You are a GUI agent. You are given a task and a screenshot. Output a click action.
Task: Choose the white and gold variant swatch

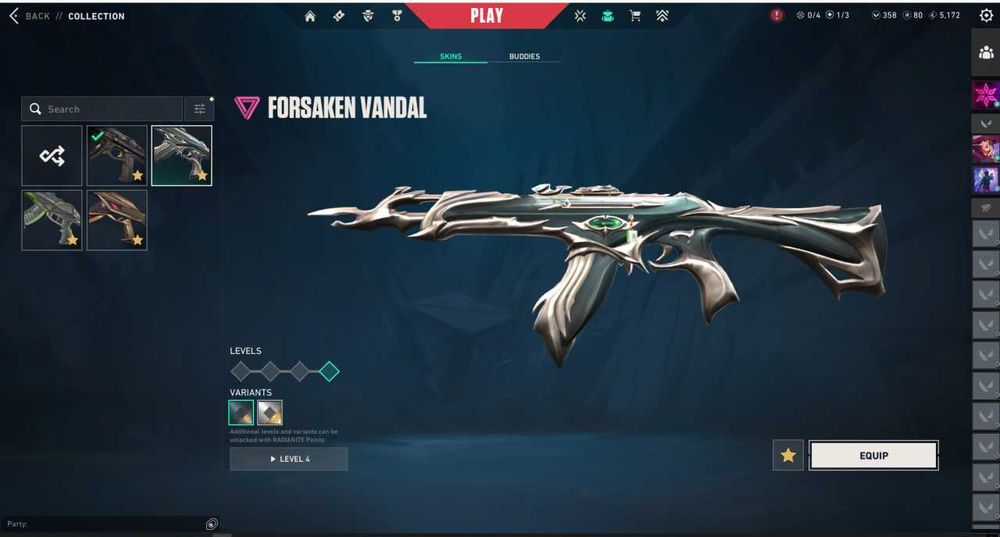coord(269,413)
